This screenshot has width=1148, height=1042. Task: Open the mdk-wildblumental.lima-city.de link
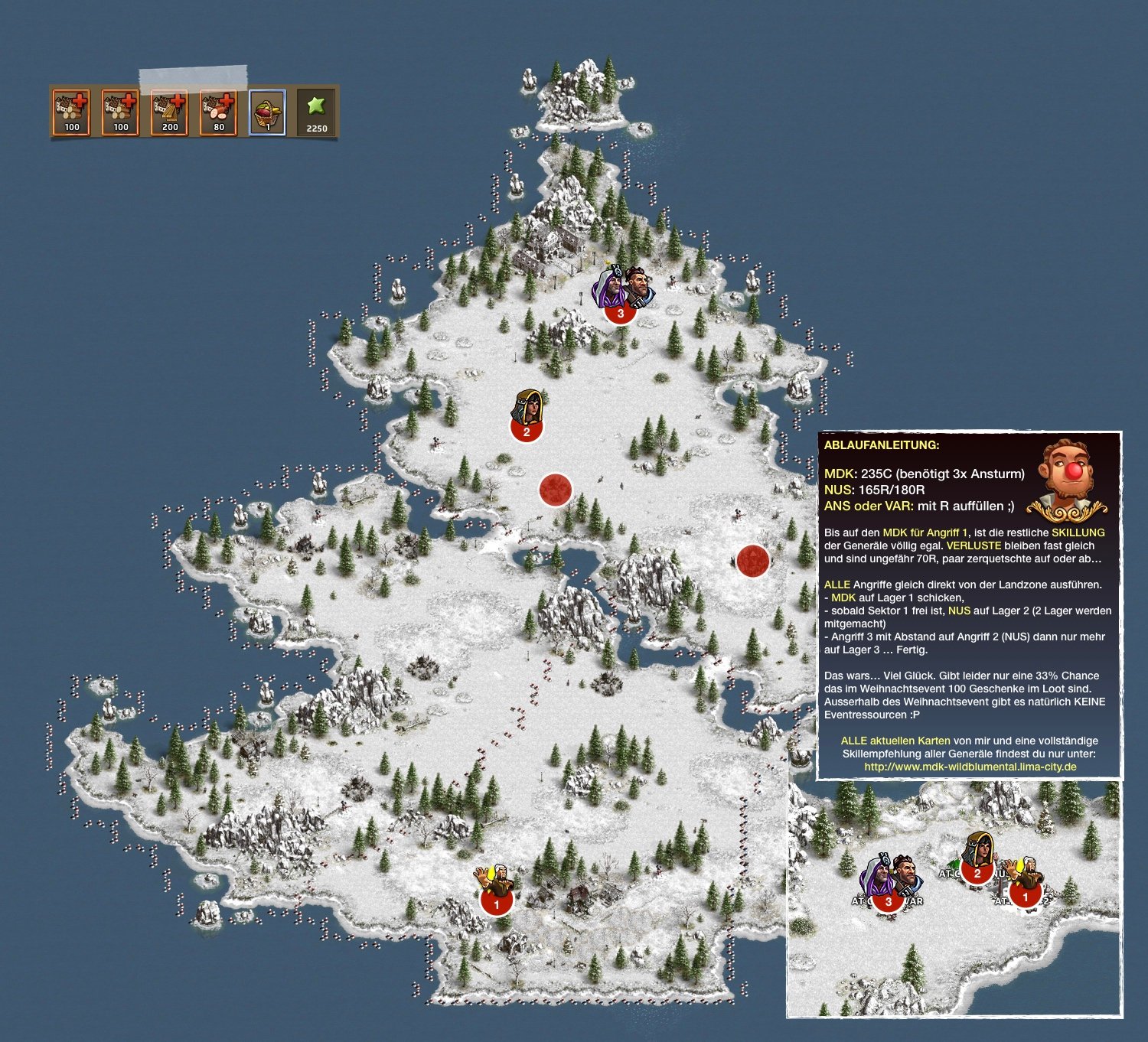click(970, 767)
